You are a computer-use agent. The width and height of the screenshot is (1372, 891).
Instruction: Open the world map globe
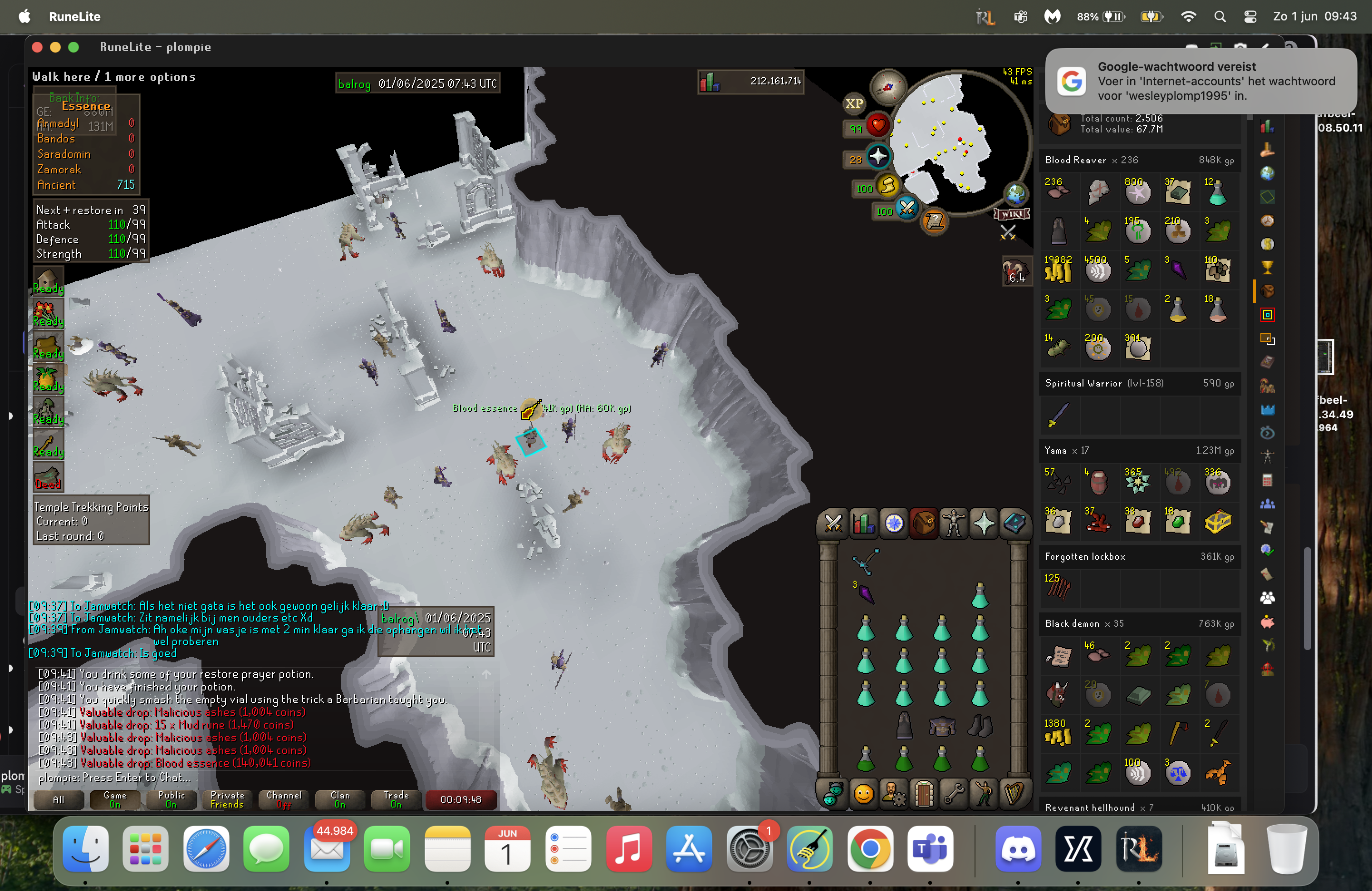tap(1016, 194)
